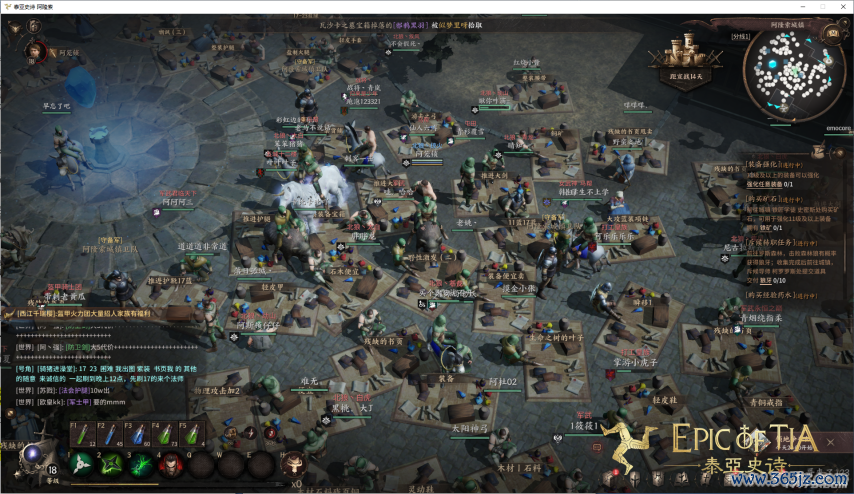Activate the green star skill in slot 2
The width and height of the screenshot is (854, 494).
(x=112, y=463)
